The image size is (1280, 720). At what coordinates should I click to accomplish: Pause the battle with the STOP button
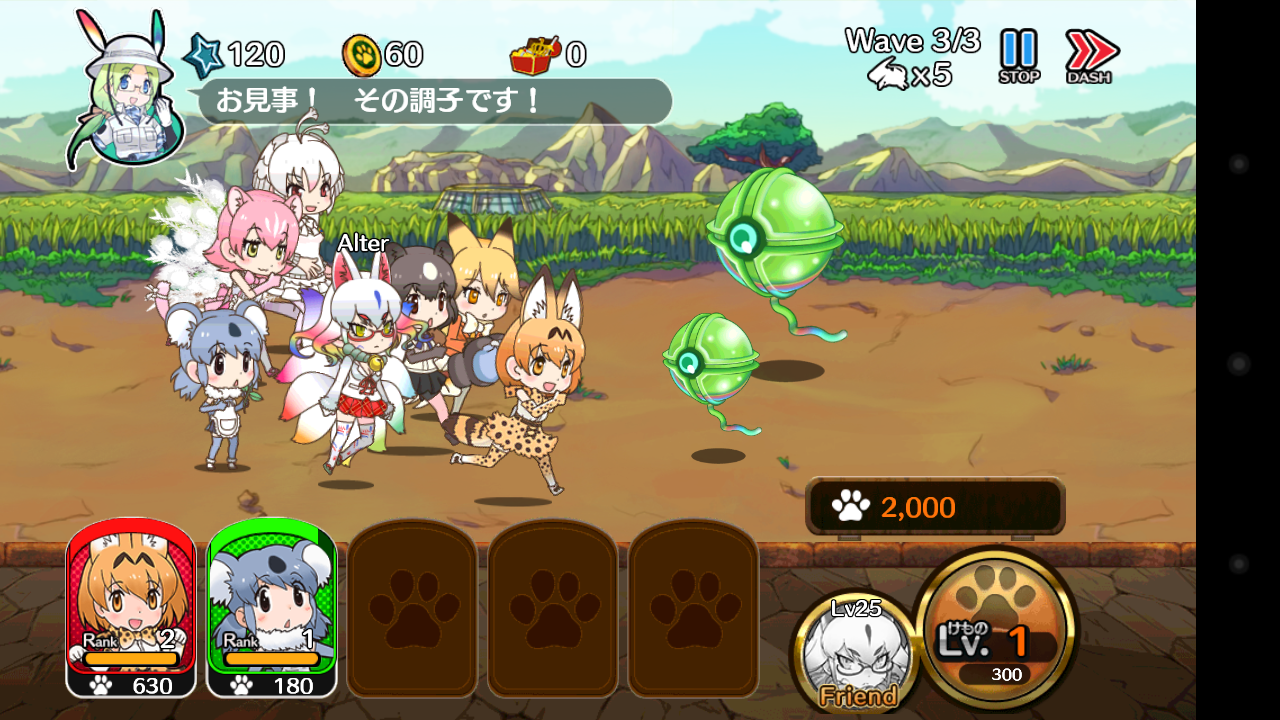click(1019, 56)
